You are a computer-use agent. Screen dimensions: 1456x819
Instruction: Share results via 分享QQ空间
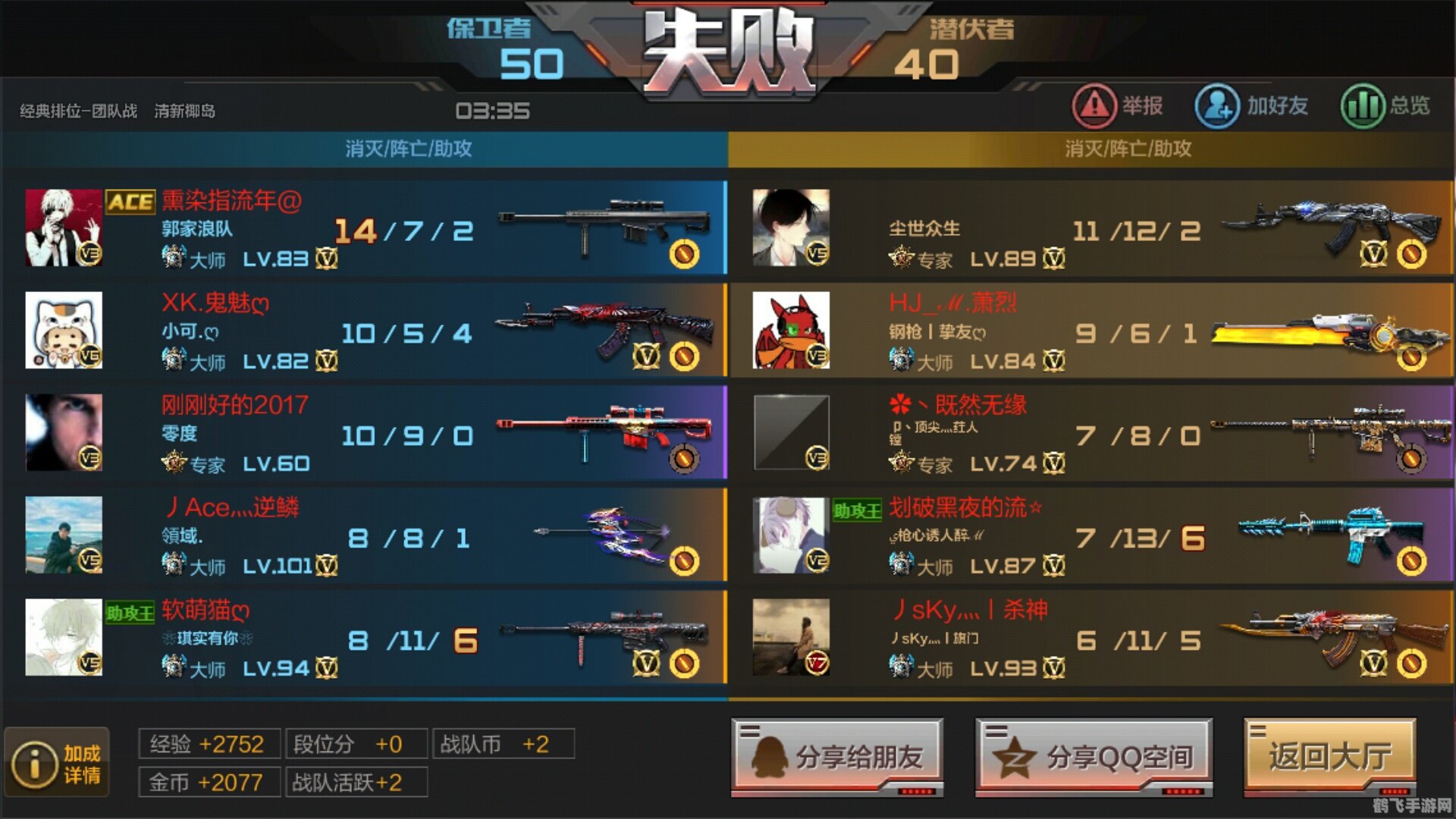coord(1094,756)
